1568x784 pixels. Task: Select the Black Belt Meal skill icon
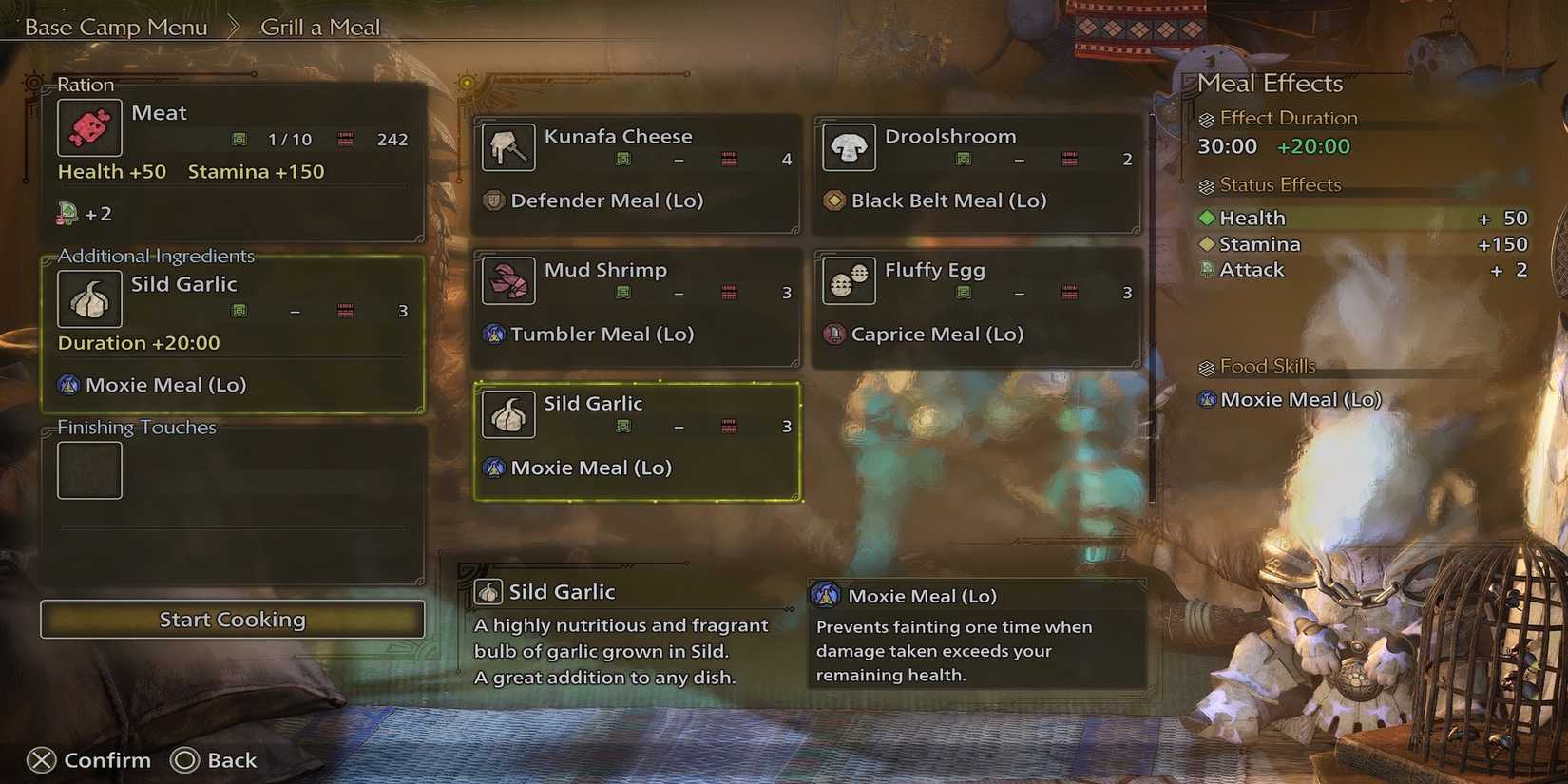click(x=833, y=201)
